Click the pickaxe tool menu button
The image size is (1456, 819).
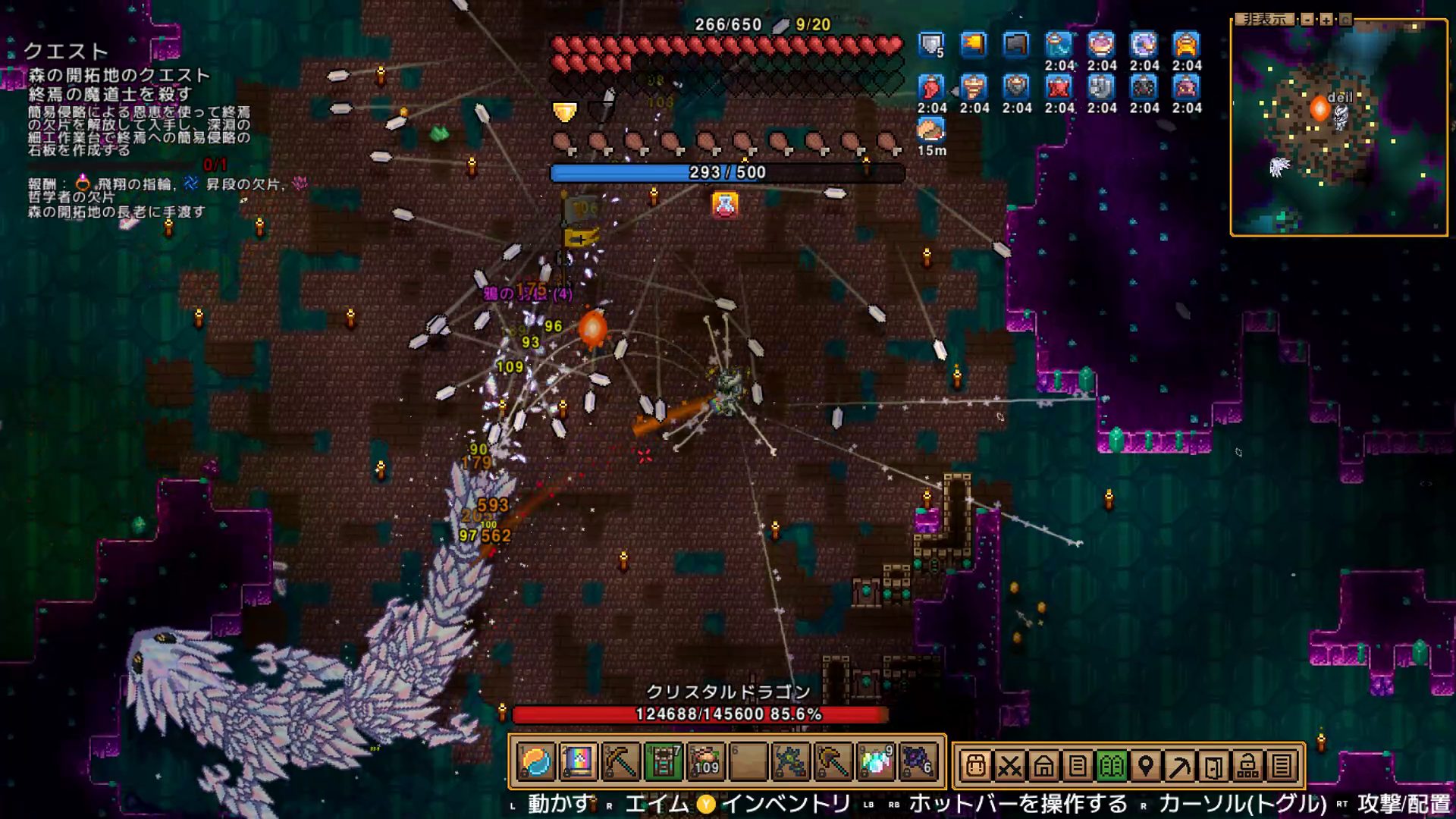(1179, 767)
